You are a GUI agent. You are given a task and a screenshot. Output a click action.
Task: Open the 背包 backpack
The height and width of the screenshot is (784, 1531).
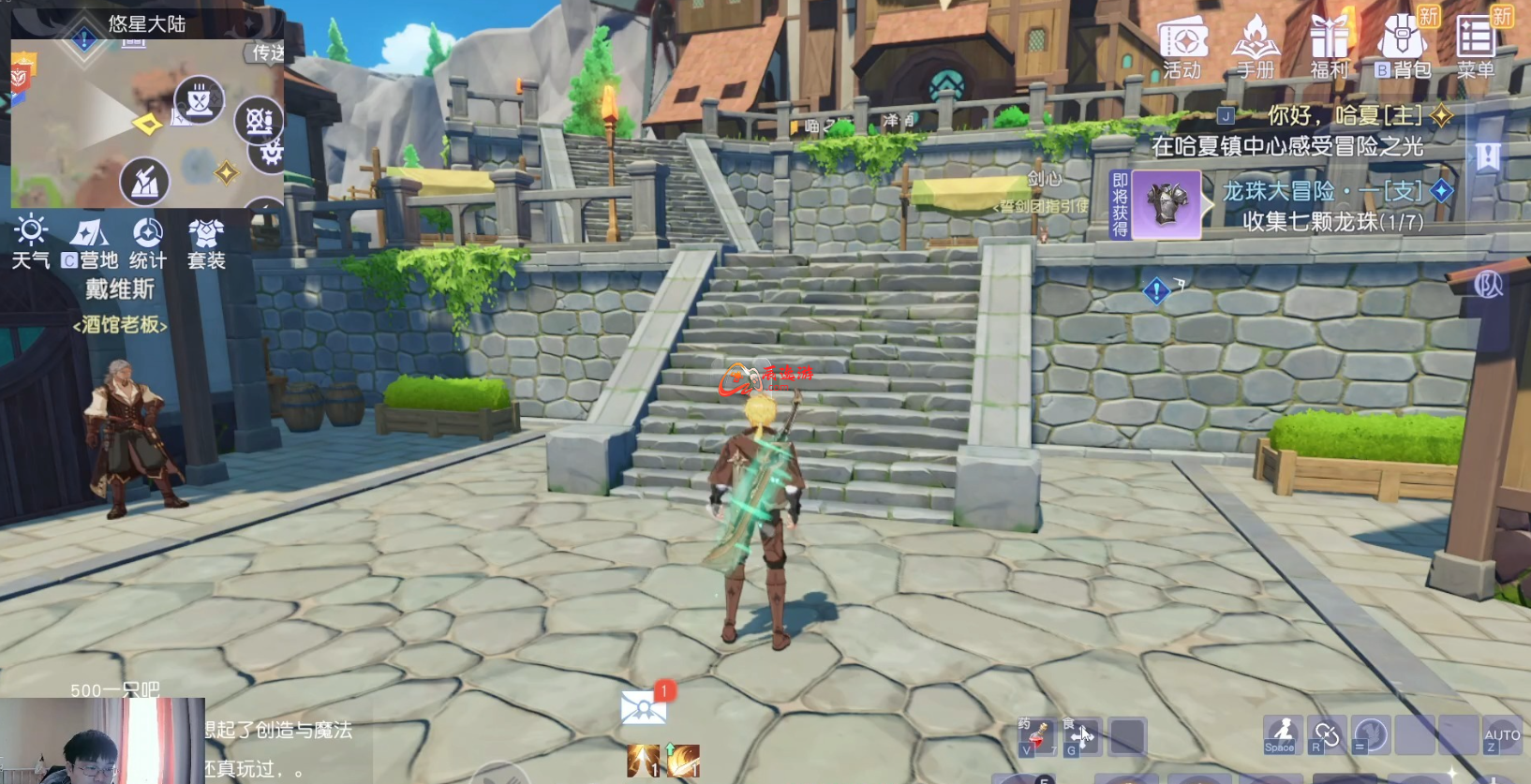pos(1403,47)
